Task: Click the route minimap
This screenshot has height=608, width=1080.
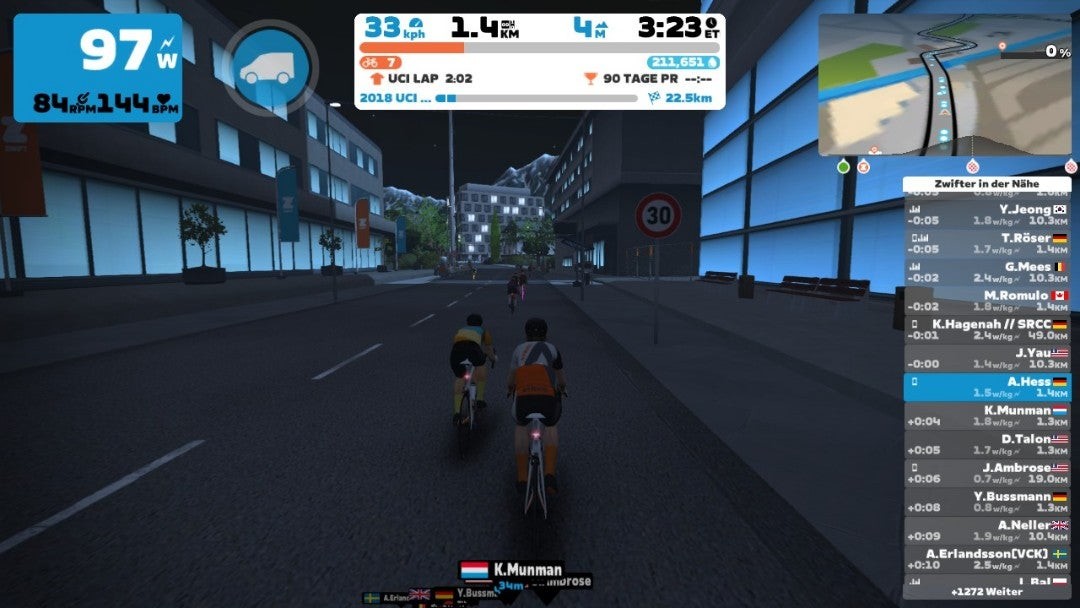Action: (944, 85)
